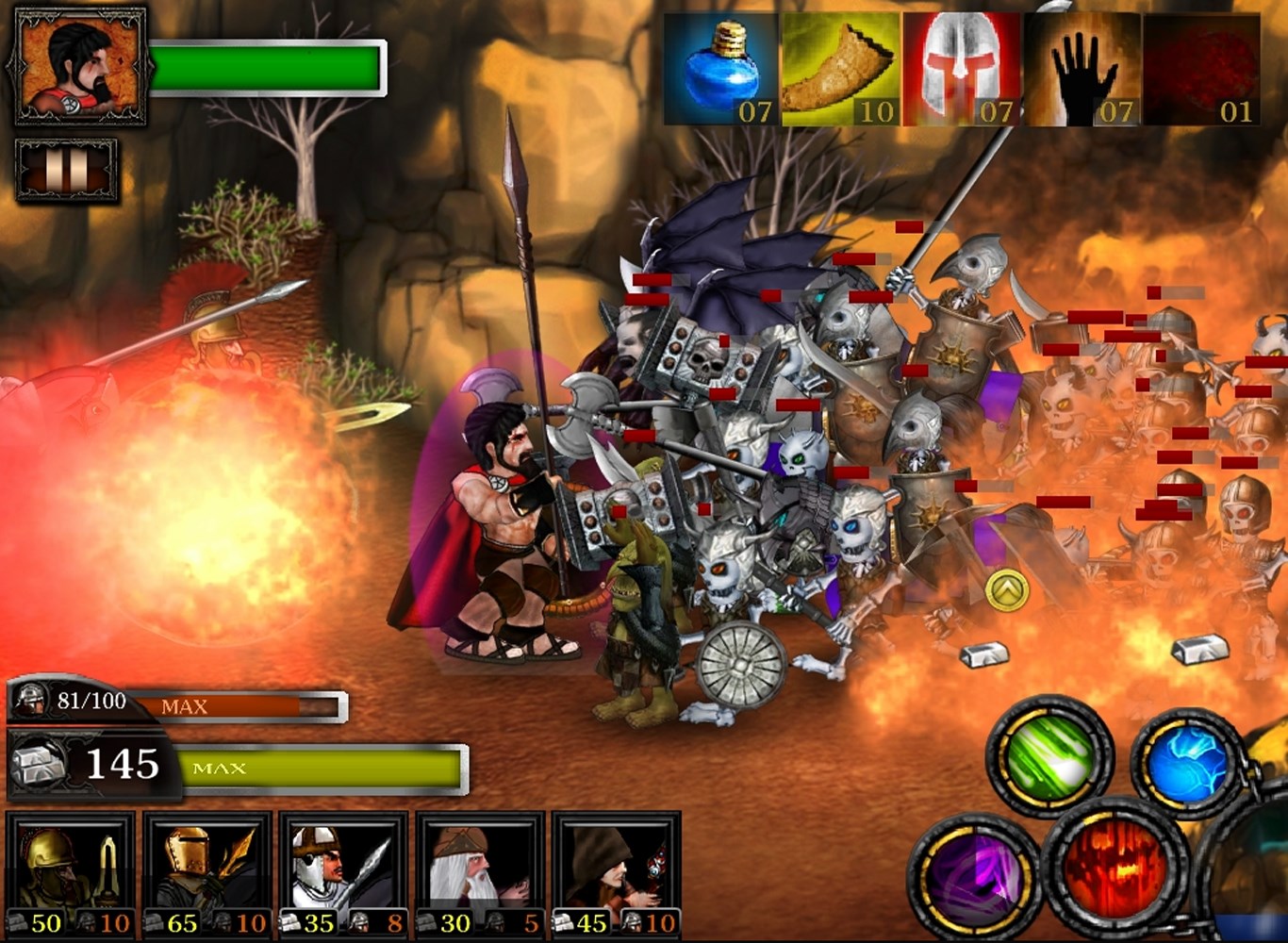
Task: Select the dark red item slot
Action: coord(1202,70)
